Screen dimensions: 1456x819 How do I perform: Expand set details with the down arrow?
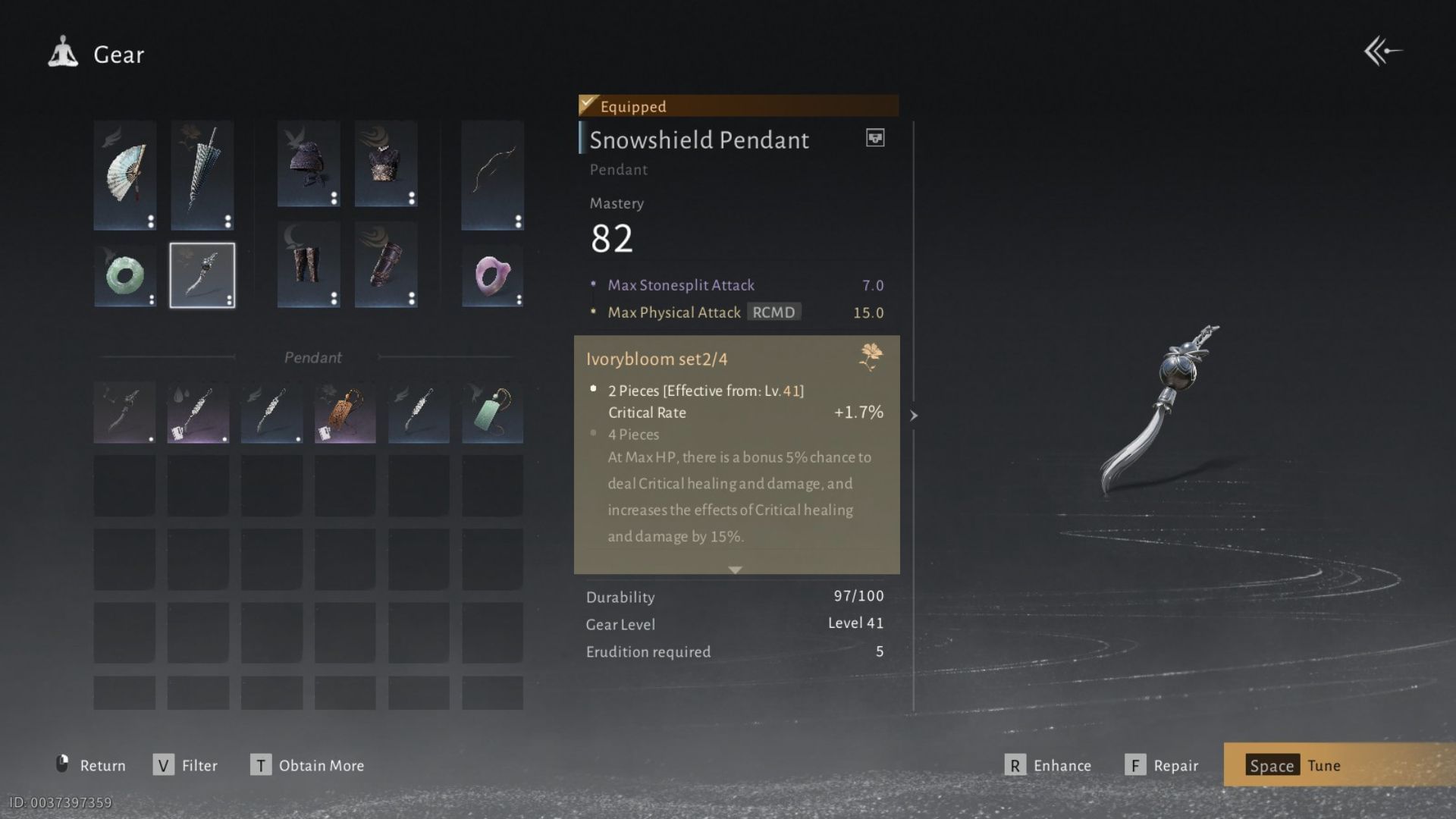tap(735, 569)
